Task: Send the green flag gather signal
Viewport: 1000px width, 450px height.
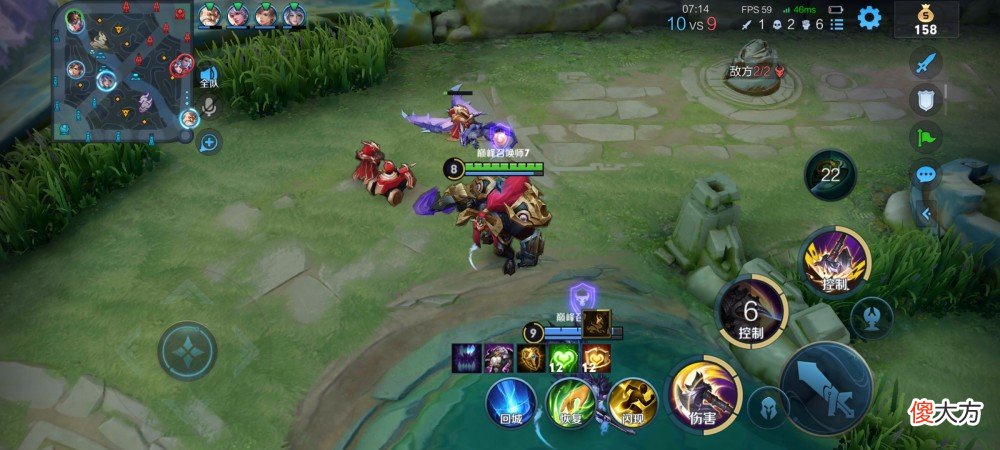Action: [926, 137]
